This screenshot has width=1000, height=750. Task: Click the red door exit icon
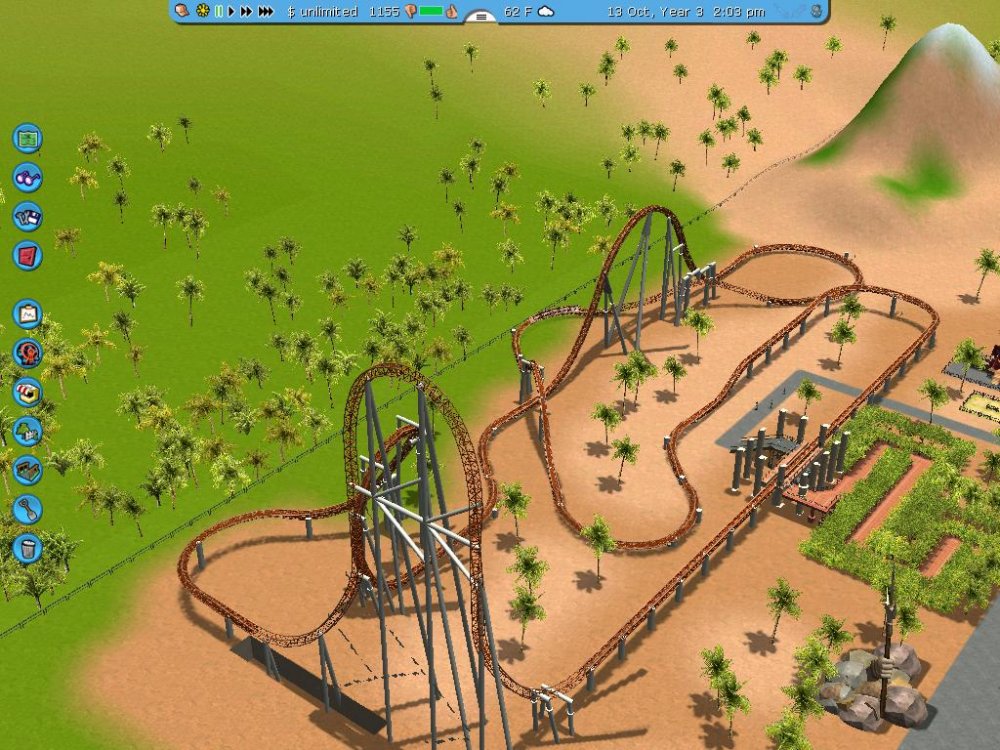(27, 255)
